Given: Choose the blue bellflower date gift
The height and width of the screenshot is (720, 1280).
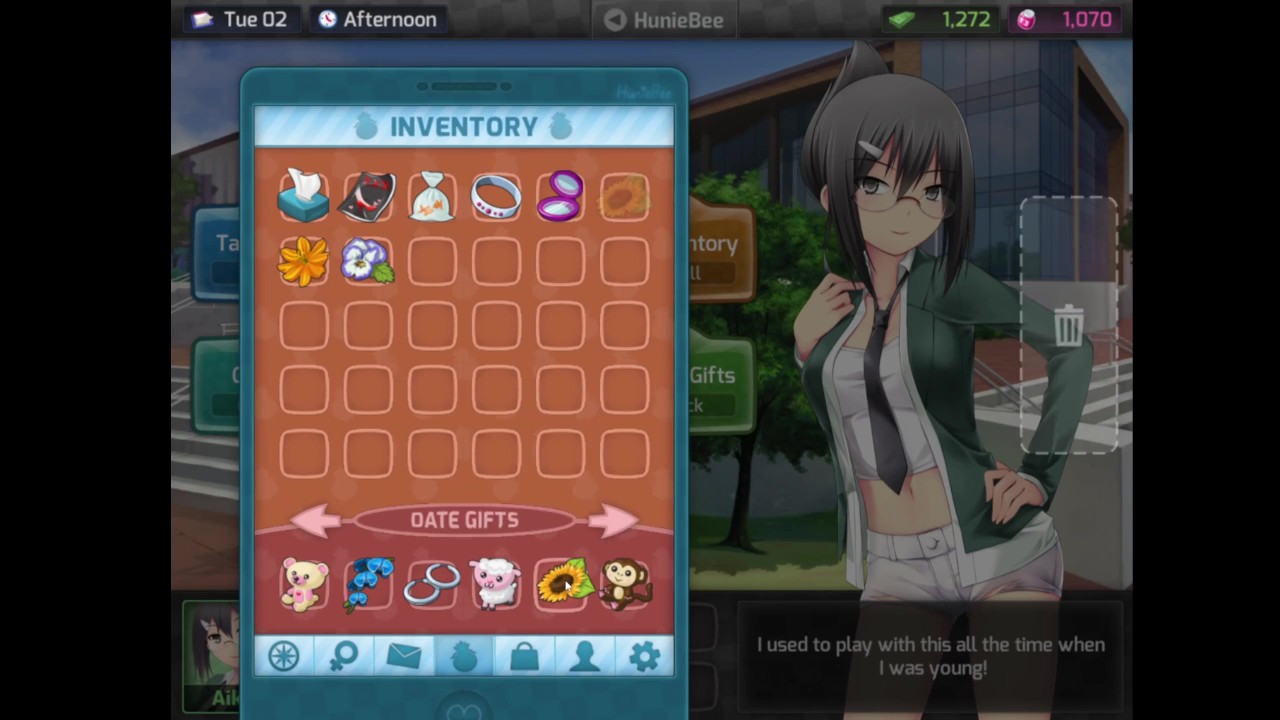Looking at the screenshot, I should click(x=368, y=584).
